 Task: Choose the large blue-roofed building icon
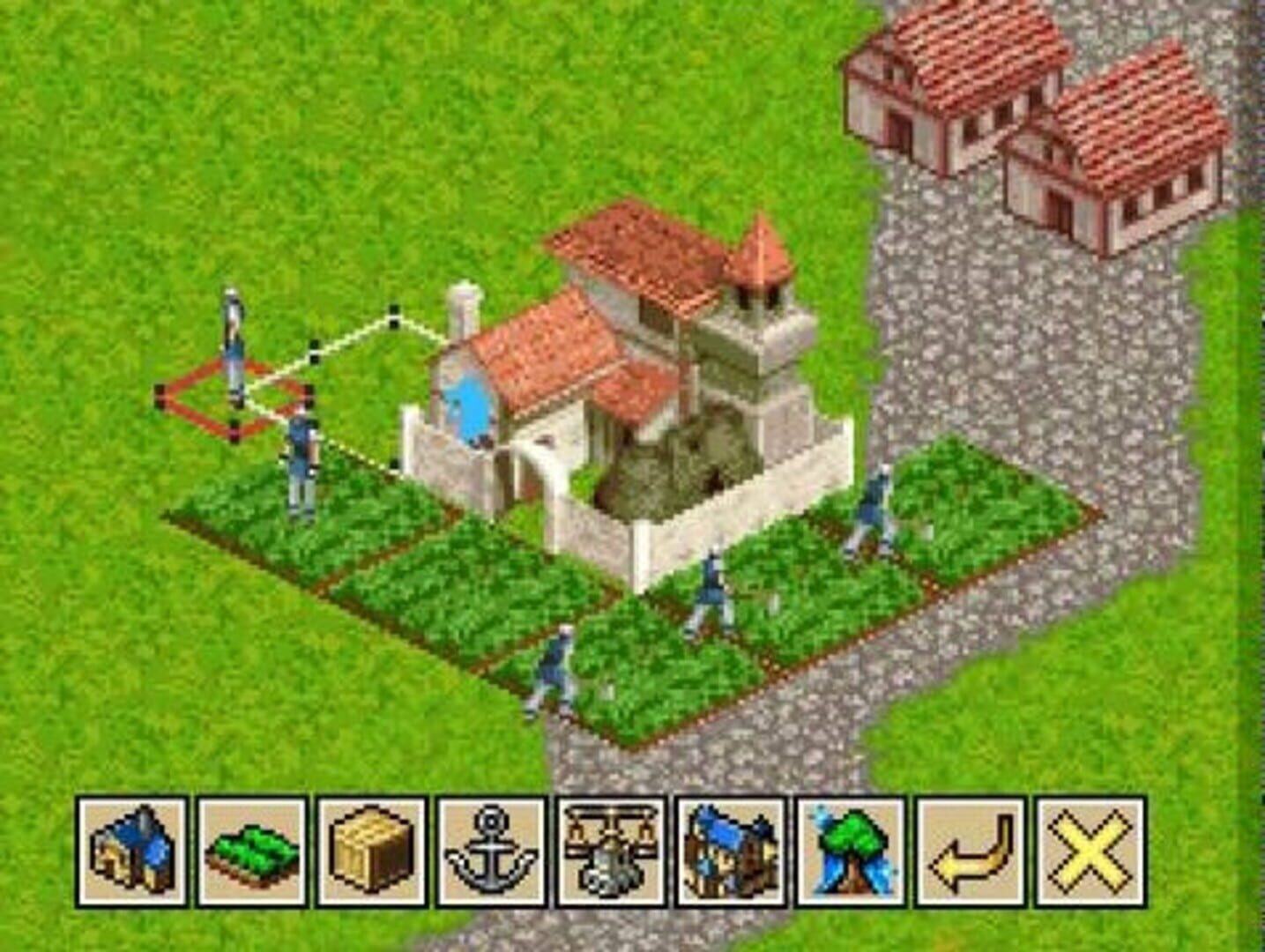[731, 851]
